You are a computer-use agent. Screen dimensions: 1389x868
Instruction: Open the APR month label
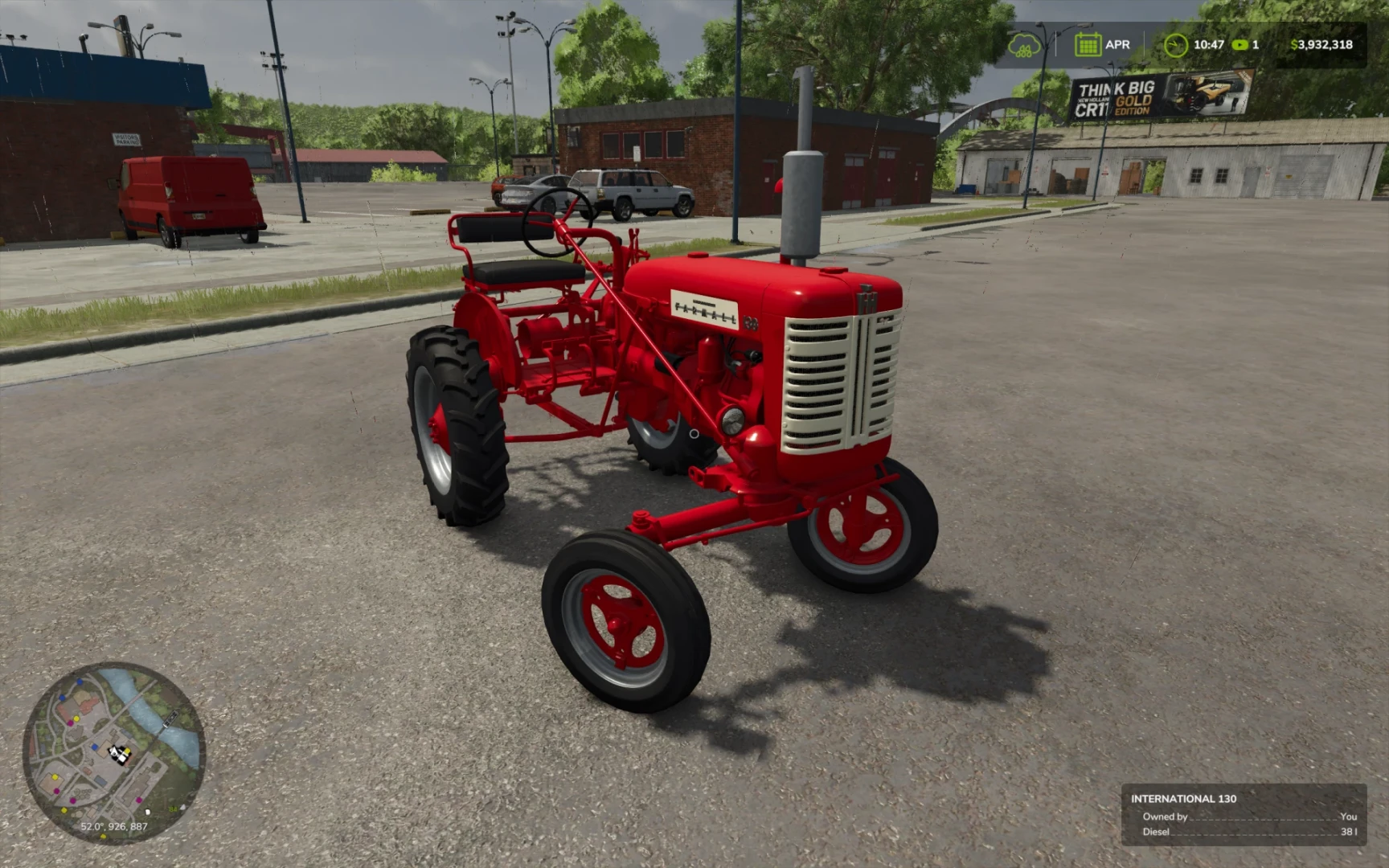tap(1118, 44)
